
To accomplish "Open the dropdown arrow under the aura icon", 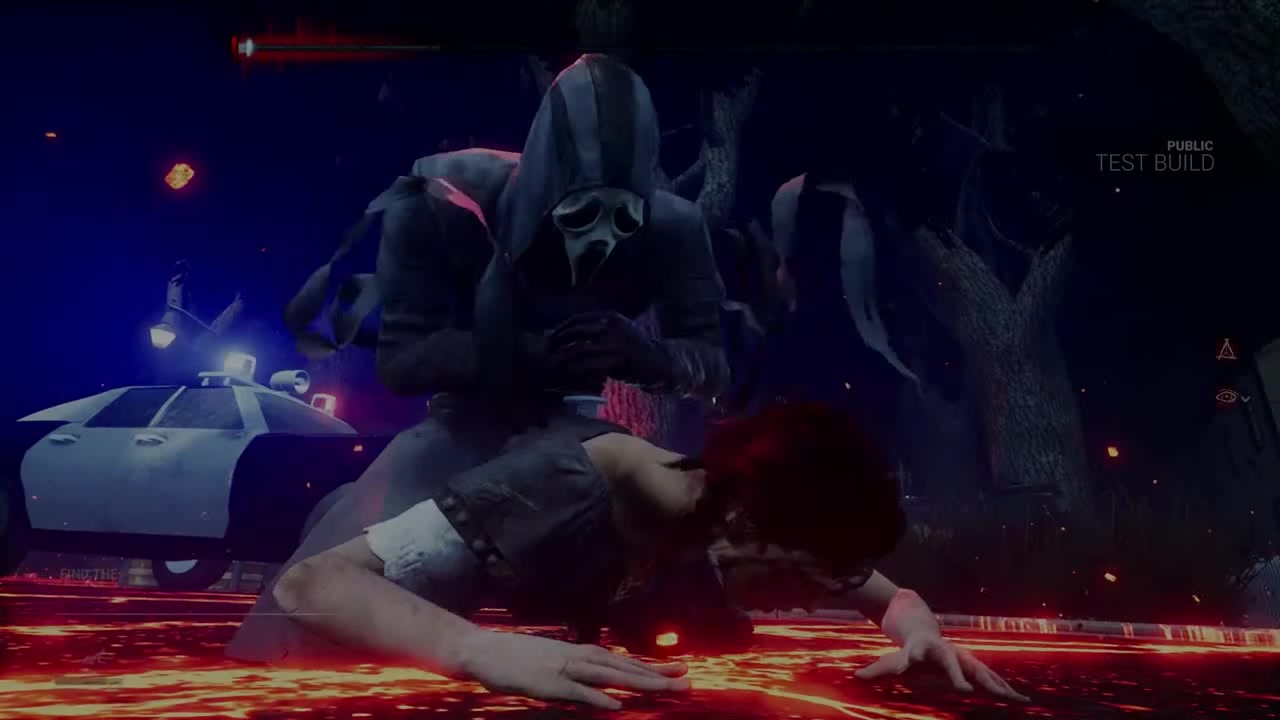I will point(1245,397).
